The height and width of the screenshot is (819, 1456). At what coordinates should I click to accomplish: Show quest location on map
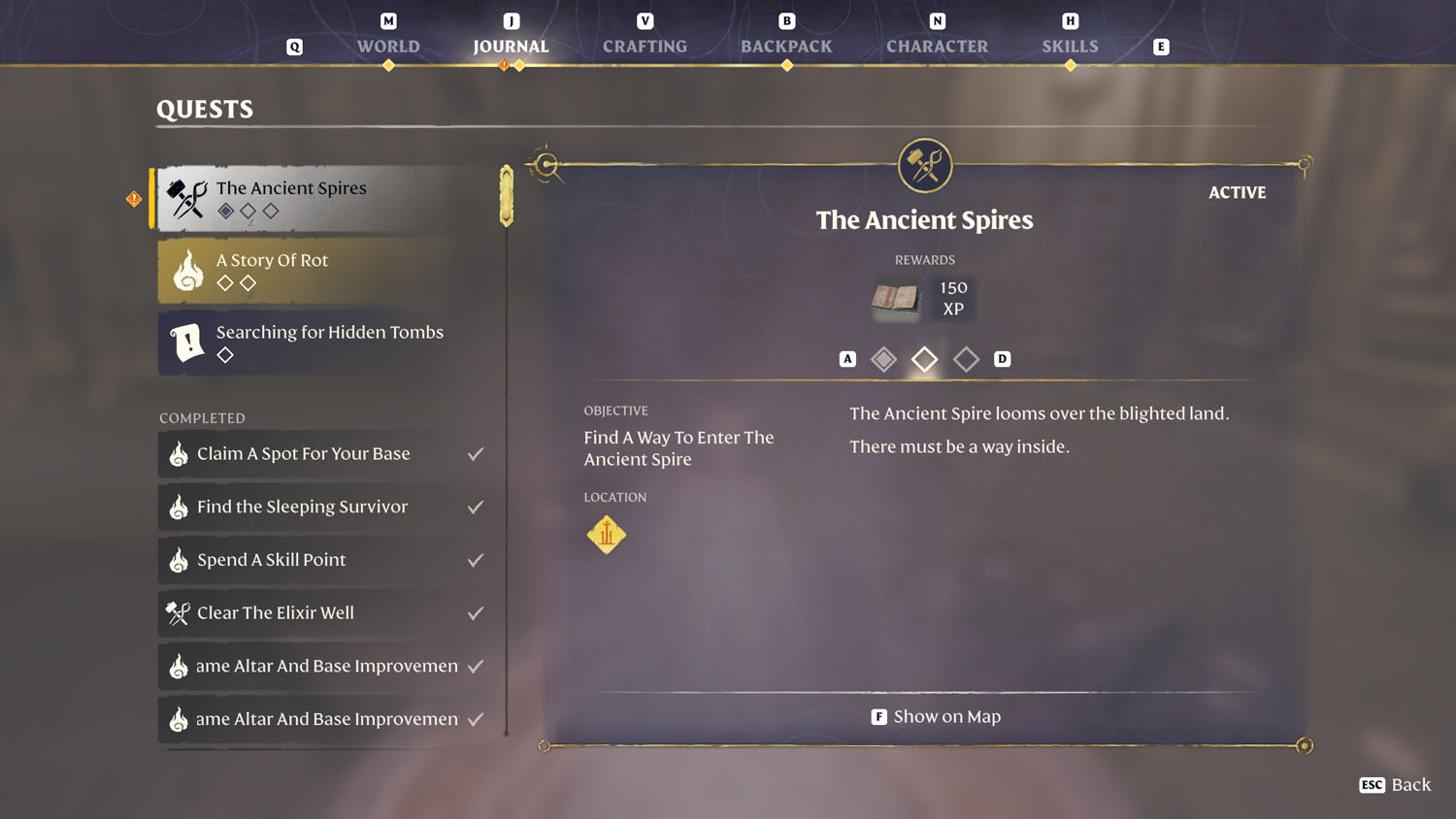936,717
